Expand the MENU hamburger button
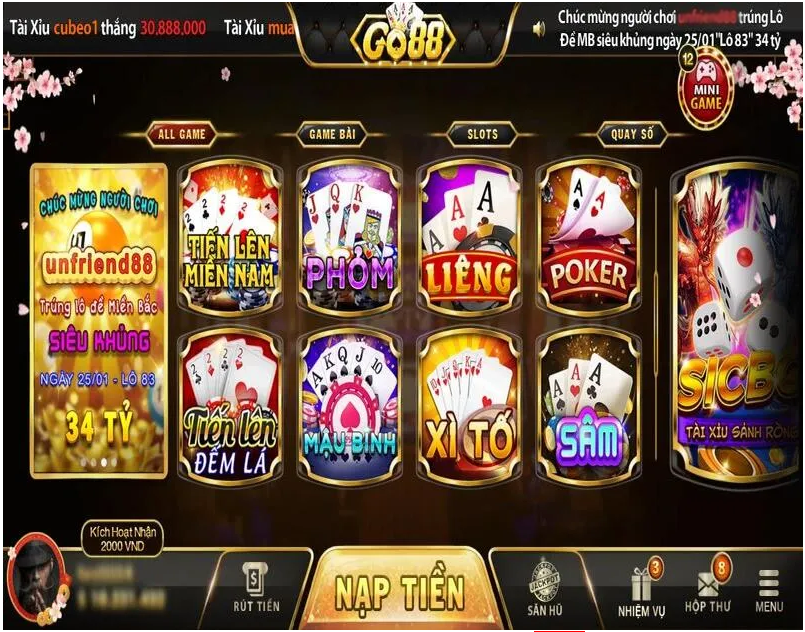Screen dimensions: 805x632 769,590
